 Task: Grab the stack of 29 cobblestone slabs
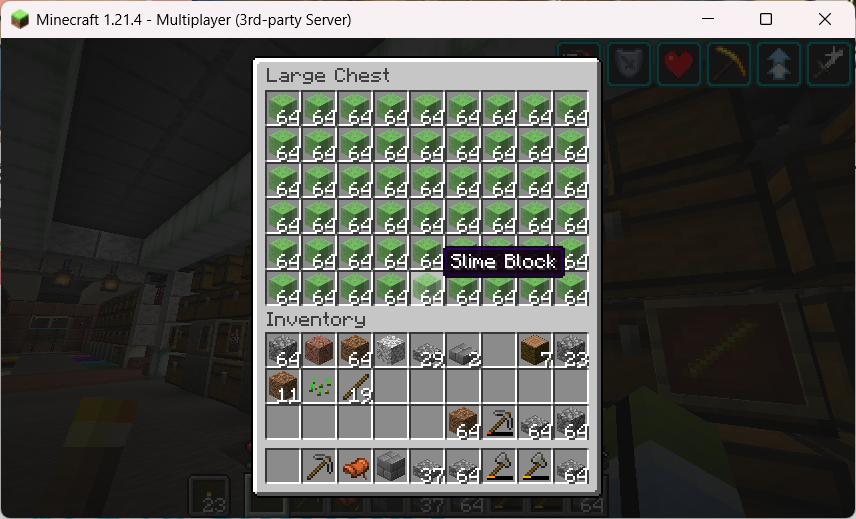coord(428,351)
